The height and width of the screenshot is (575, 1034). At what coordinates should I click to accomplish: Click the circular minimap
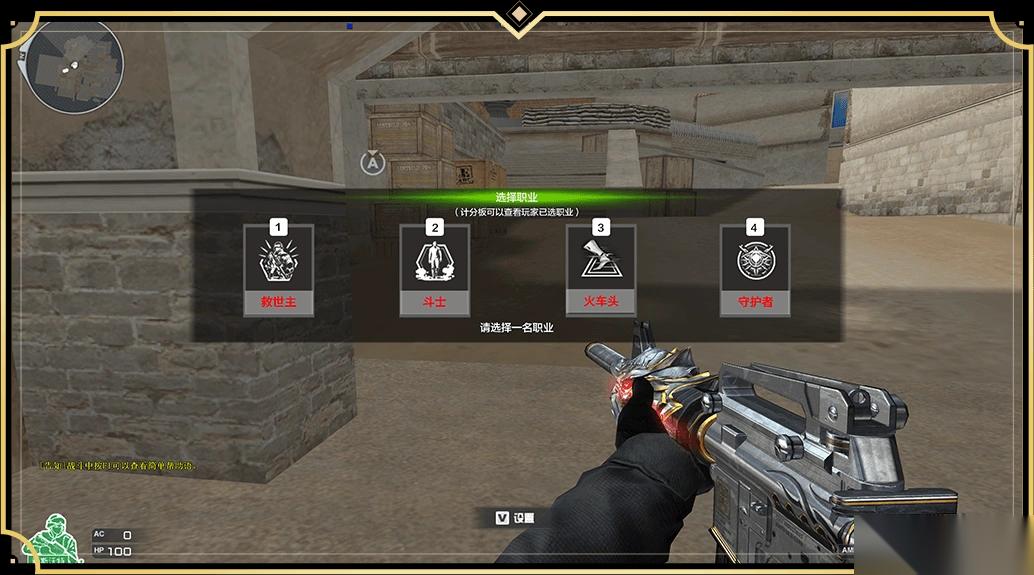click(74, 64)
